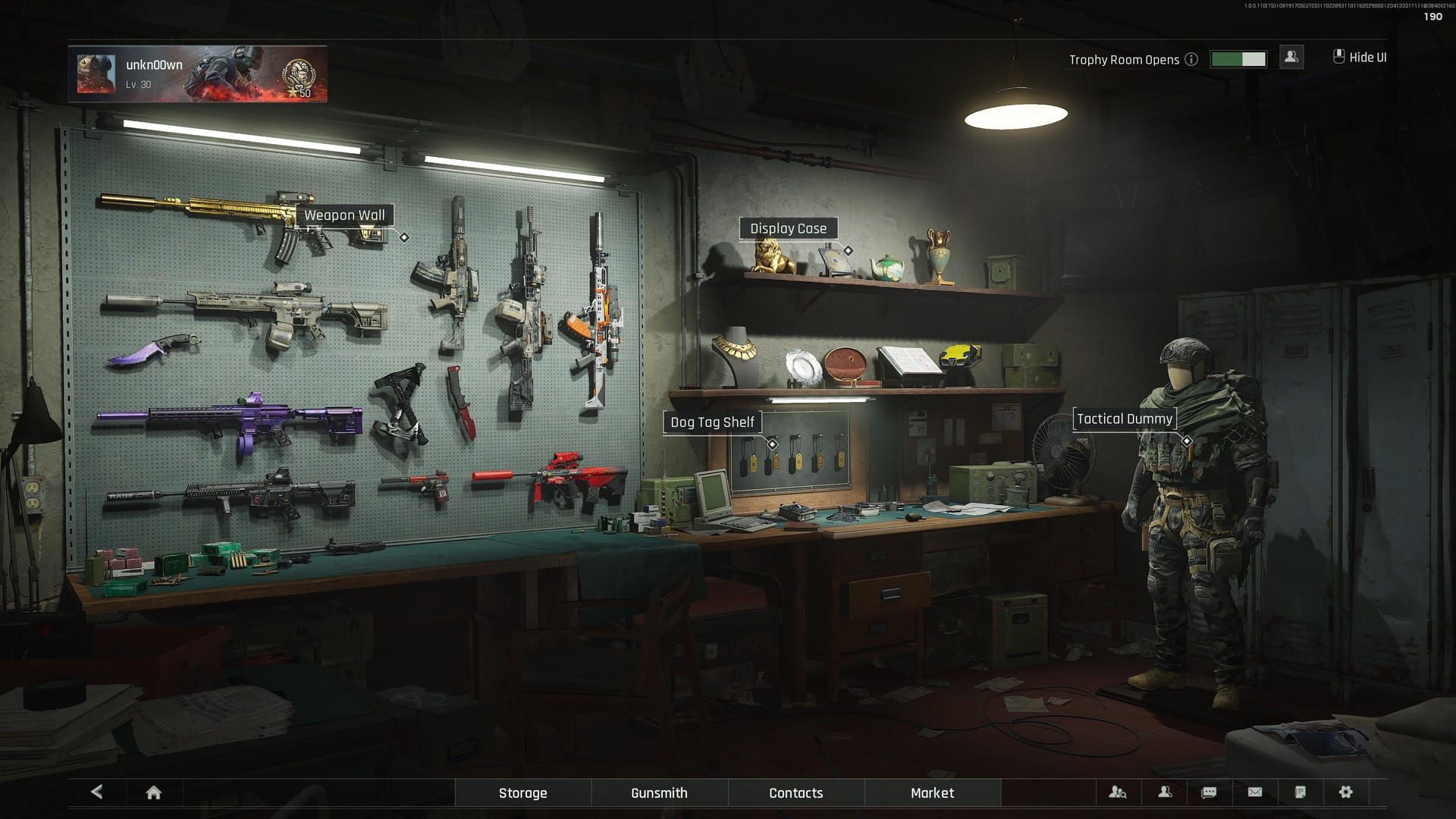Viewport: 1456px width, 819px height.
Task: Open settings with the gear icon
Action: 1345,792
